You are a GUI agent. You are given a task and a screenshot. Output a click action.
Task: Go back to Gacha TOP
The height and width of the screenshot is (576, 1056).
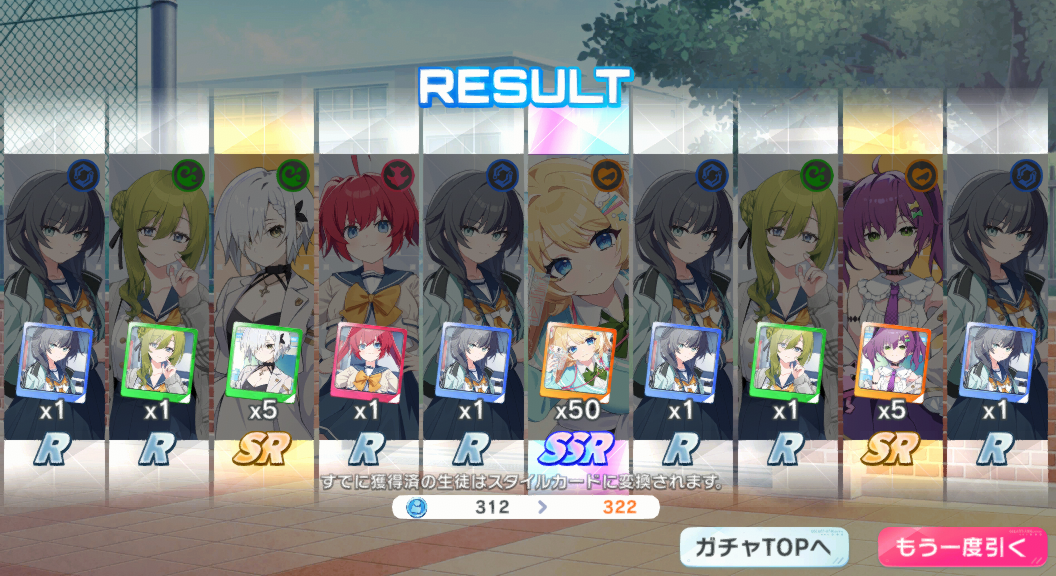click(x=764, y=547)
